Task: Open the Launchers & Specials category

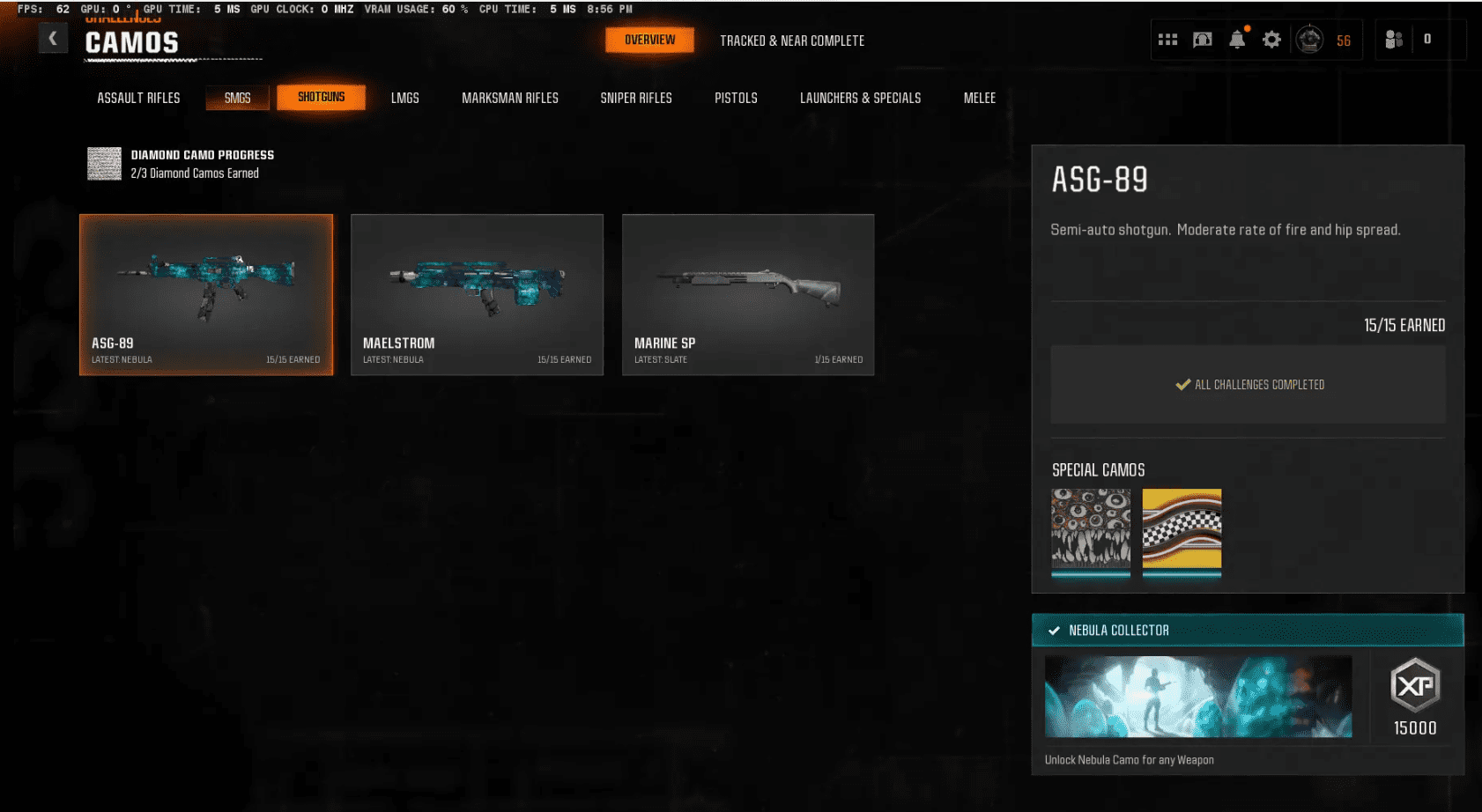Action: [x=860, y=98]
